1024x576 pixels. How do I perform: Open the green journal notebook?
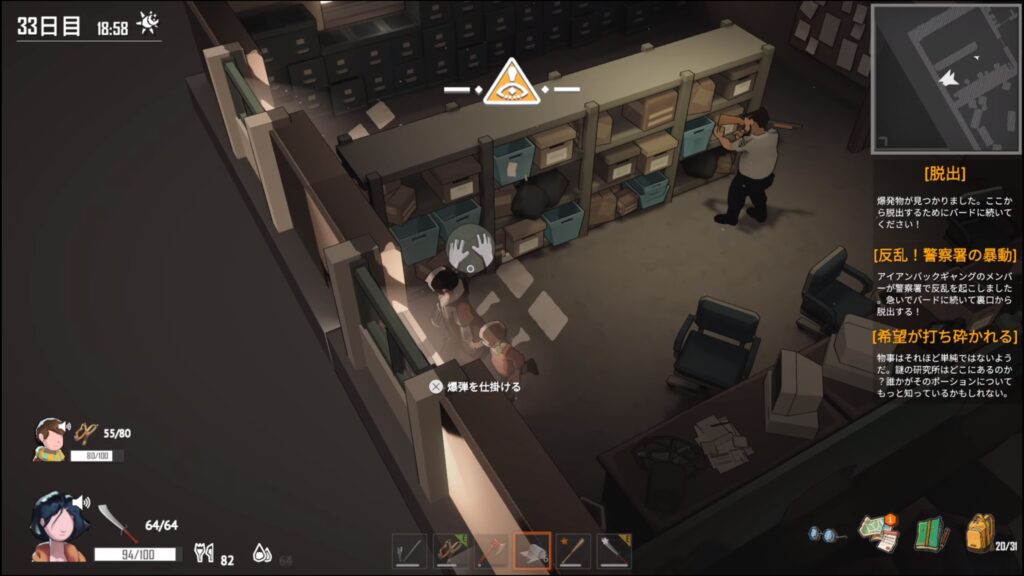931,534
